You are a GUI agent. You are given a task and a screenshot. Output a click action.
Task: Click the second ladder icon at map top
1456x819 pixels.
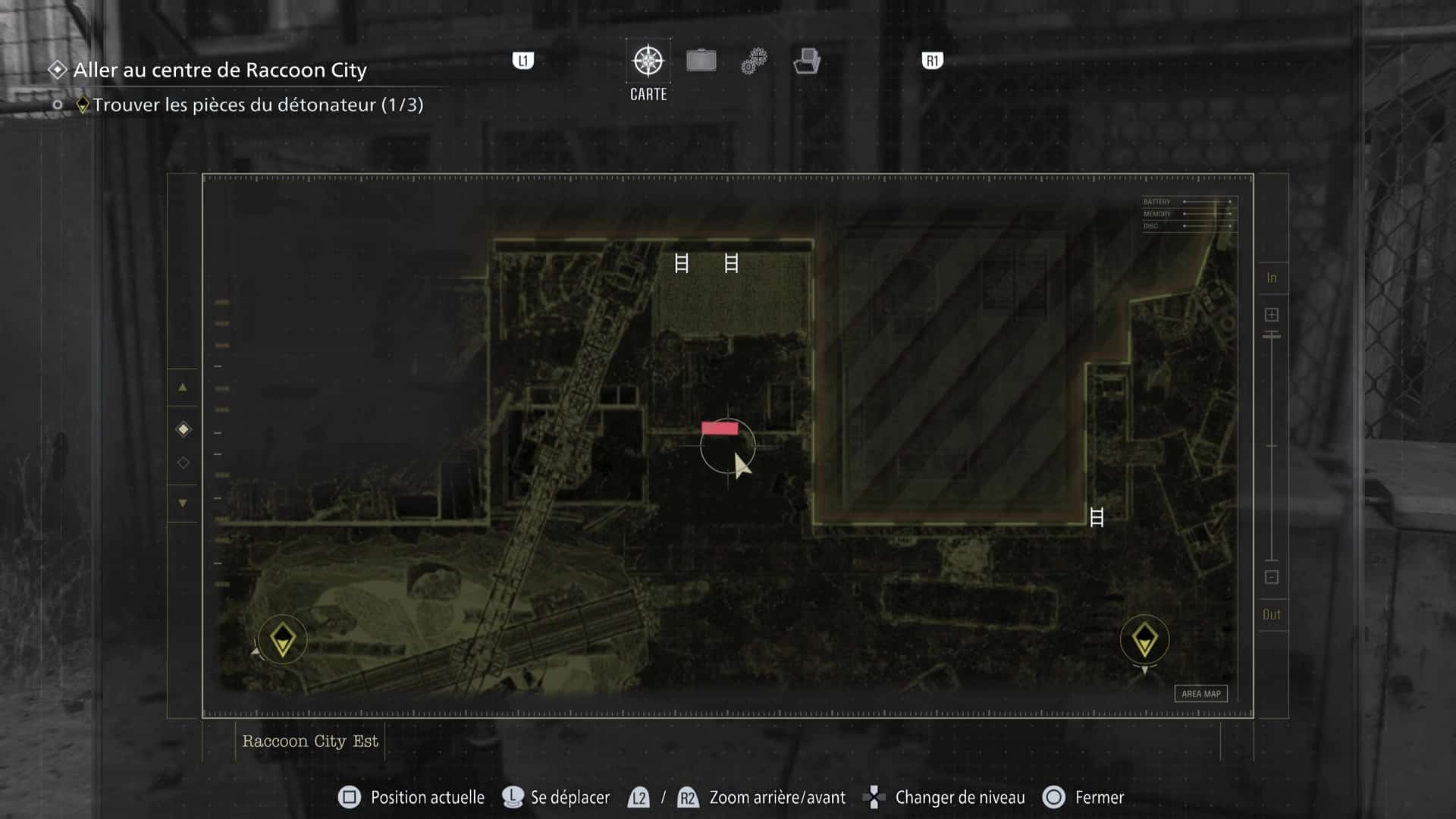[x=730, y=264]
